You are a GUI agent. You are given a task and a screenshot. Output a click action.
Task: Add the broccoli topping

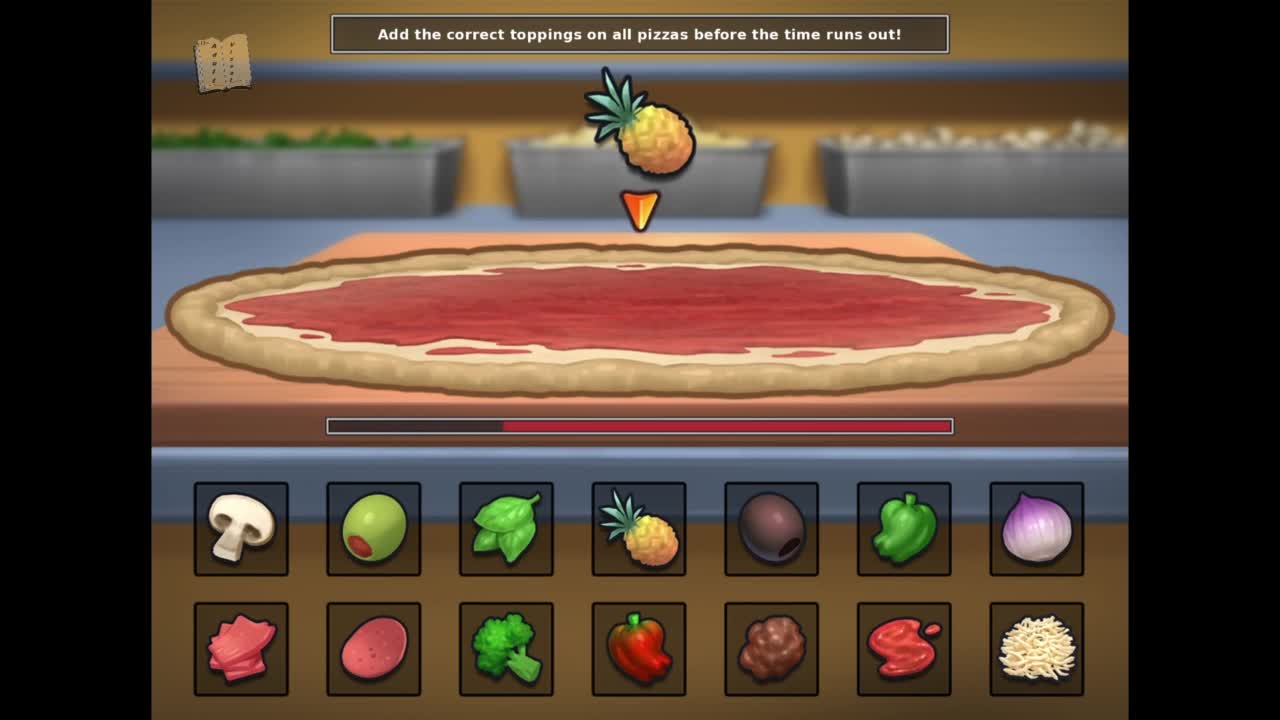pyautogui.click(x=506, y=649)
